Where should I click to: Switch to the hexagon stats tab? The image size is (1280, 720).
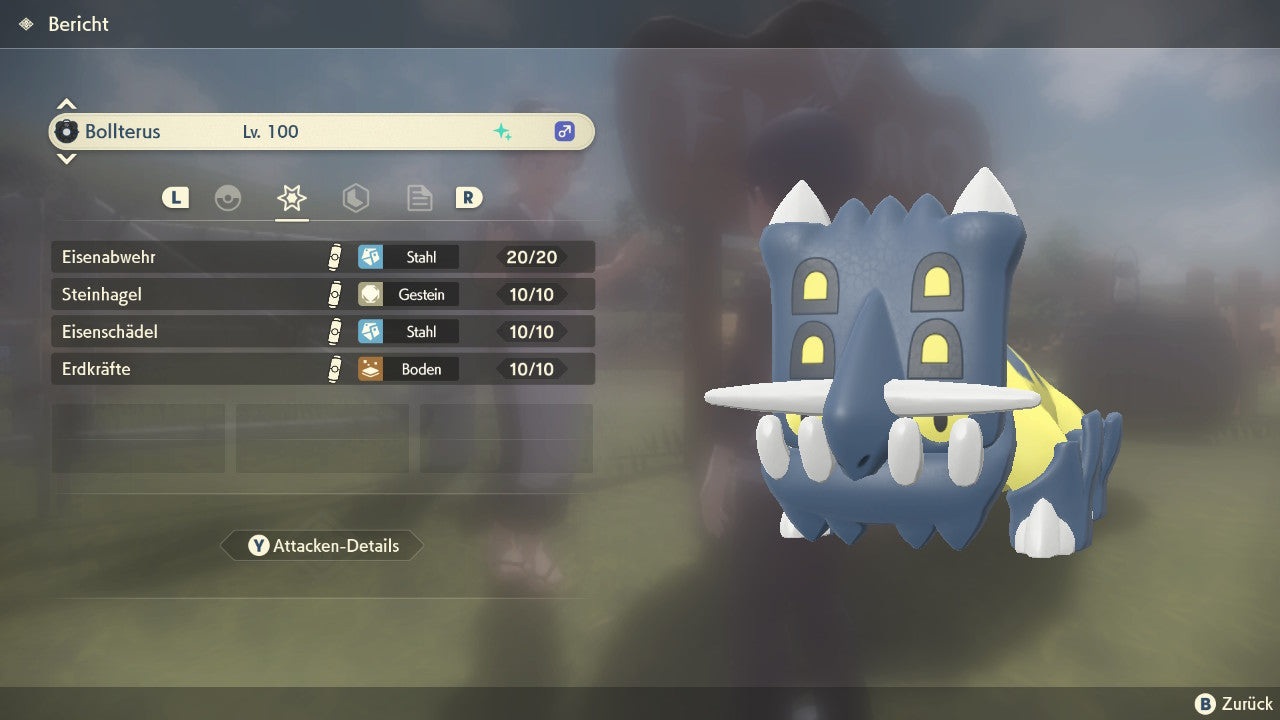coord(355,198)
